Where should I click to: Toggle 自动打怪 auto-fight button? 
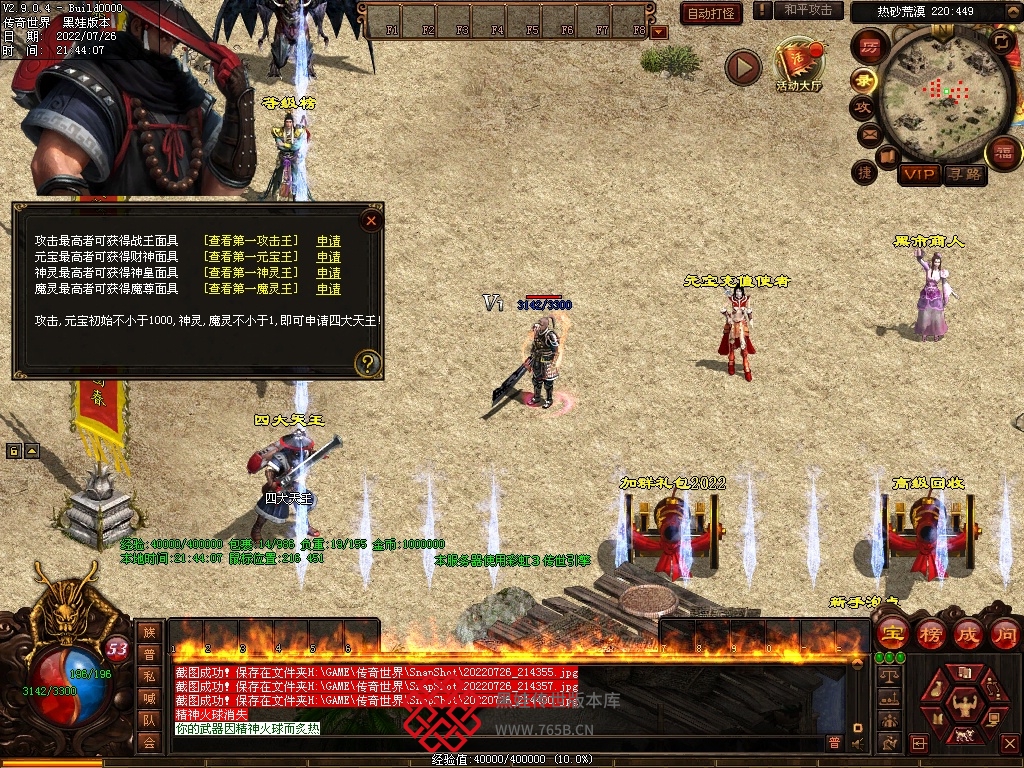tap(711, 13)
